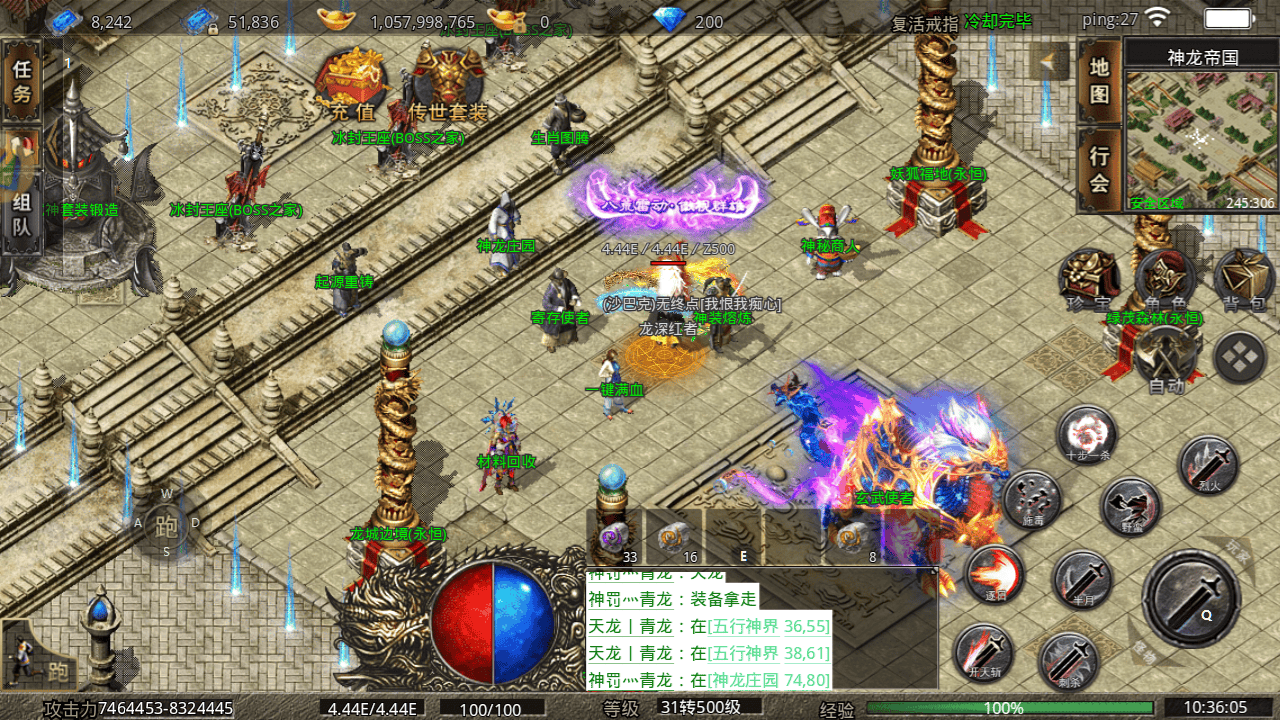Use the 开天斩 slash skill
Image resolution: width=1280 pixels, height=720 pixels.
coord(983,651)
